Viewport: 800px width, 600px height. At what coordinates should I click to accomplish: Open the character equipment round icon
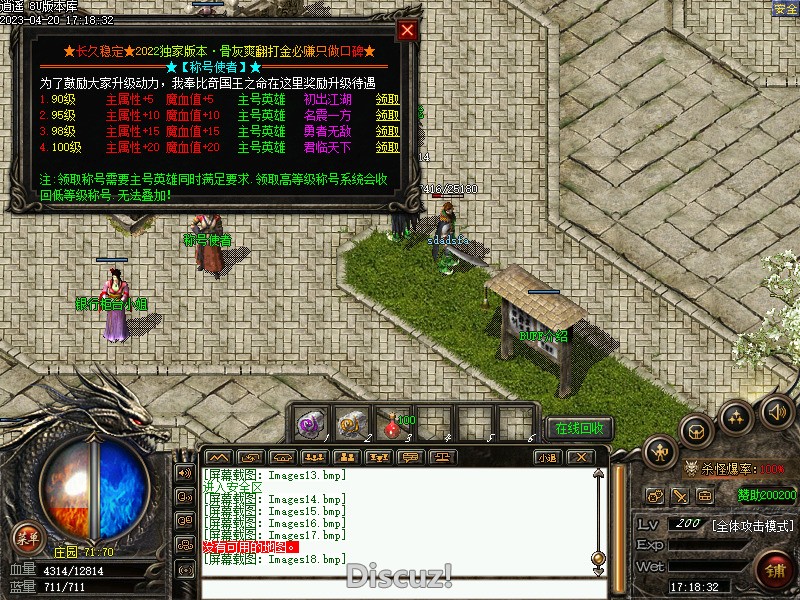pyautogui.click(x=660, y=454)
